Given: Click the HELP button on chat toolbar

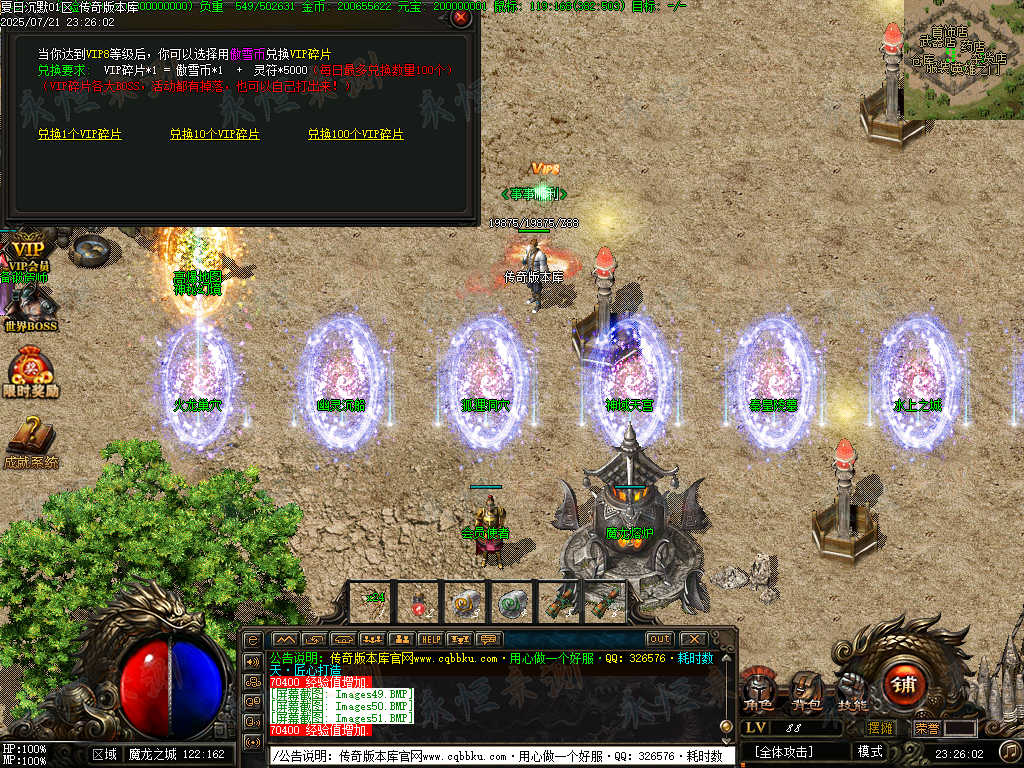Looking at the screenshot, I should 430,639.
